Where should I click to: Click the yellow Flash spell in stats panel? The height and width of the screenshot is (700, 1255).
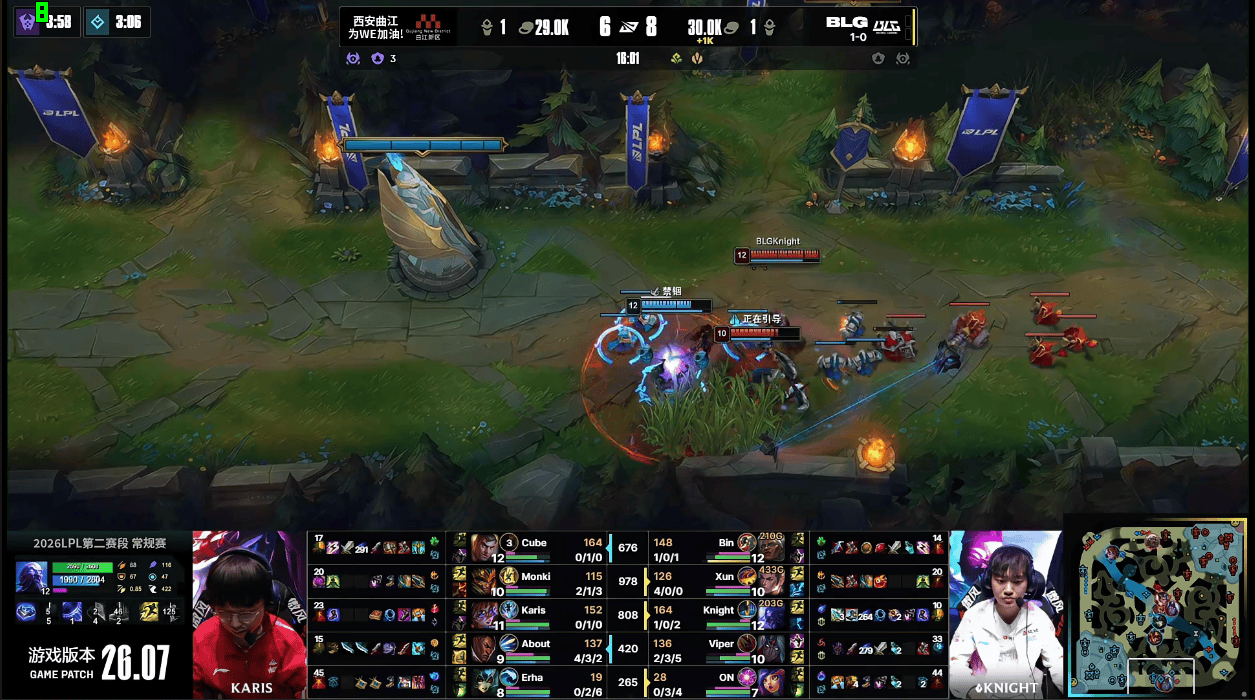(148, 612)
